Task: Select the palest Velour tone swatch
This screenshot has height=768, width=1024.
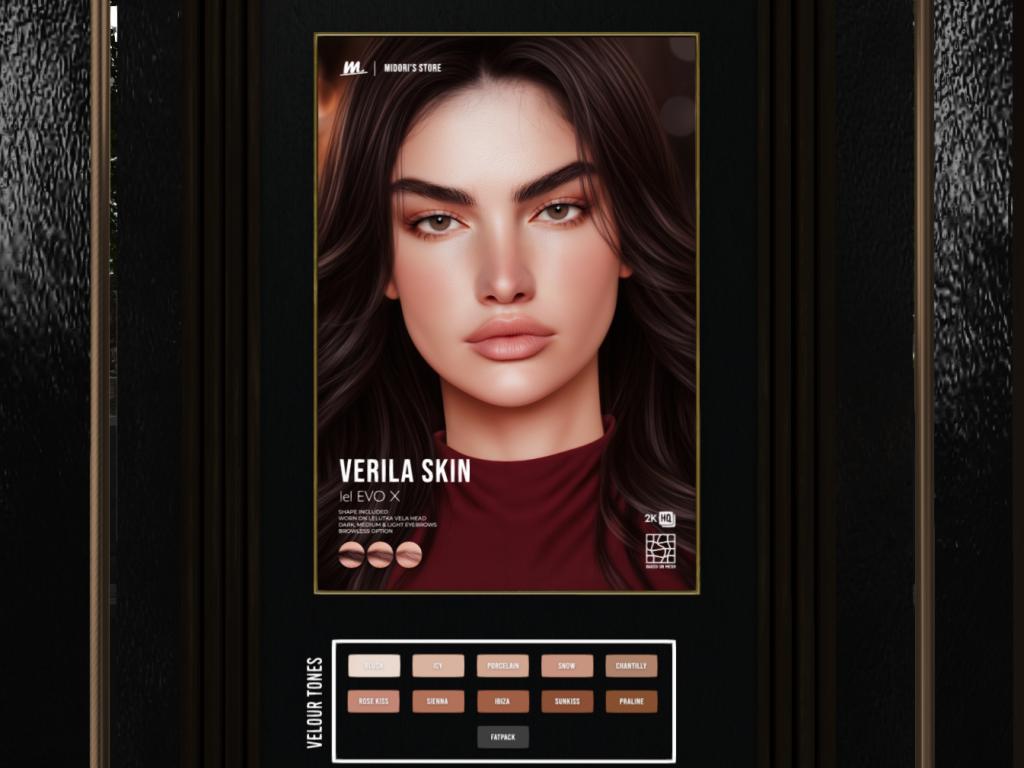Action: pos(374,666)
